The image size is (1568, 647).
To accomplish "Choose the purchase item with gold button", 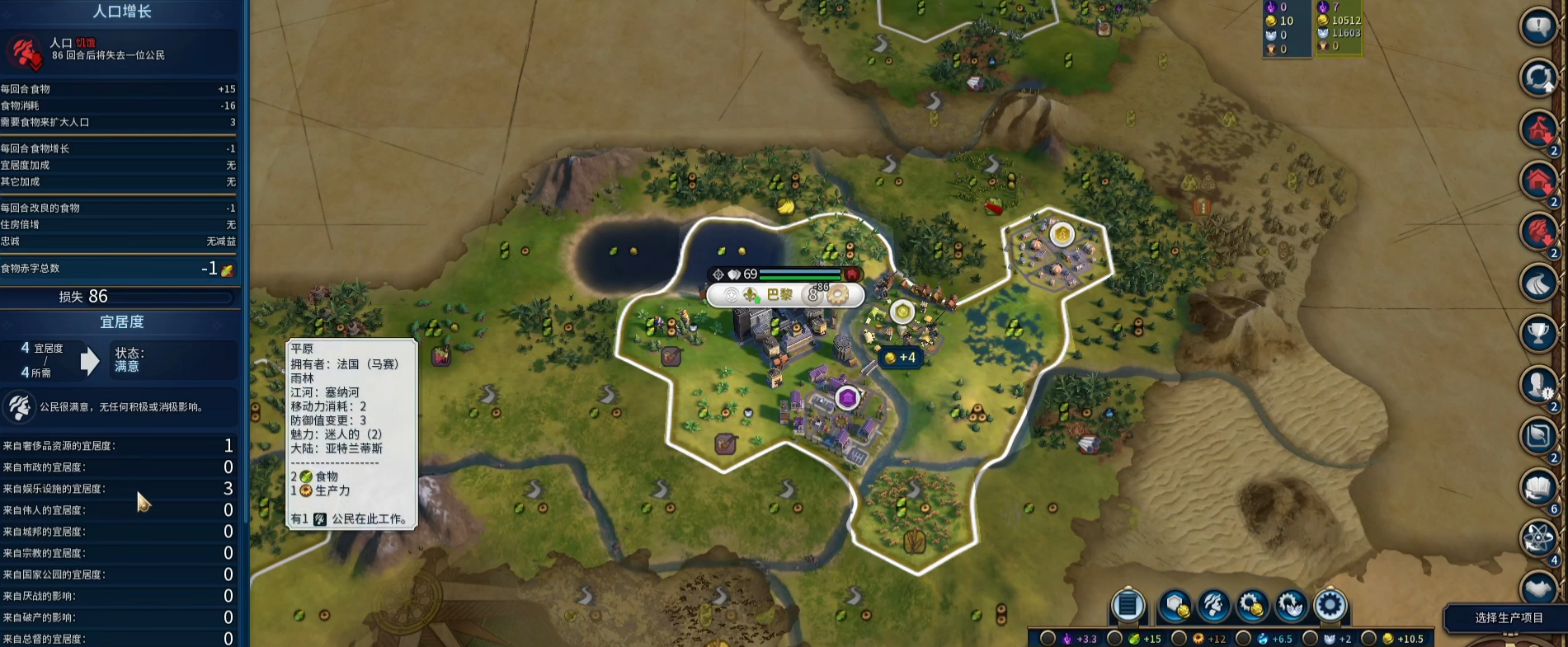I will [1251, 606].
